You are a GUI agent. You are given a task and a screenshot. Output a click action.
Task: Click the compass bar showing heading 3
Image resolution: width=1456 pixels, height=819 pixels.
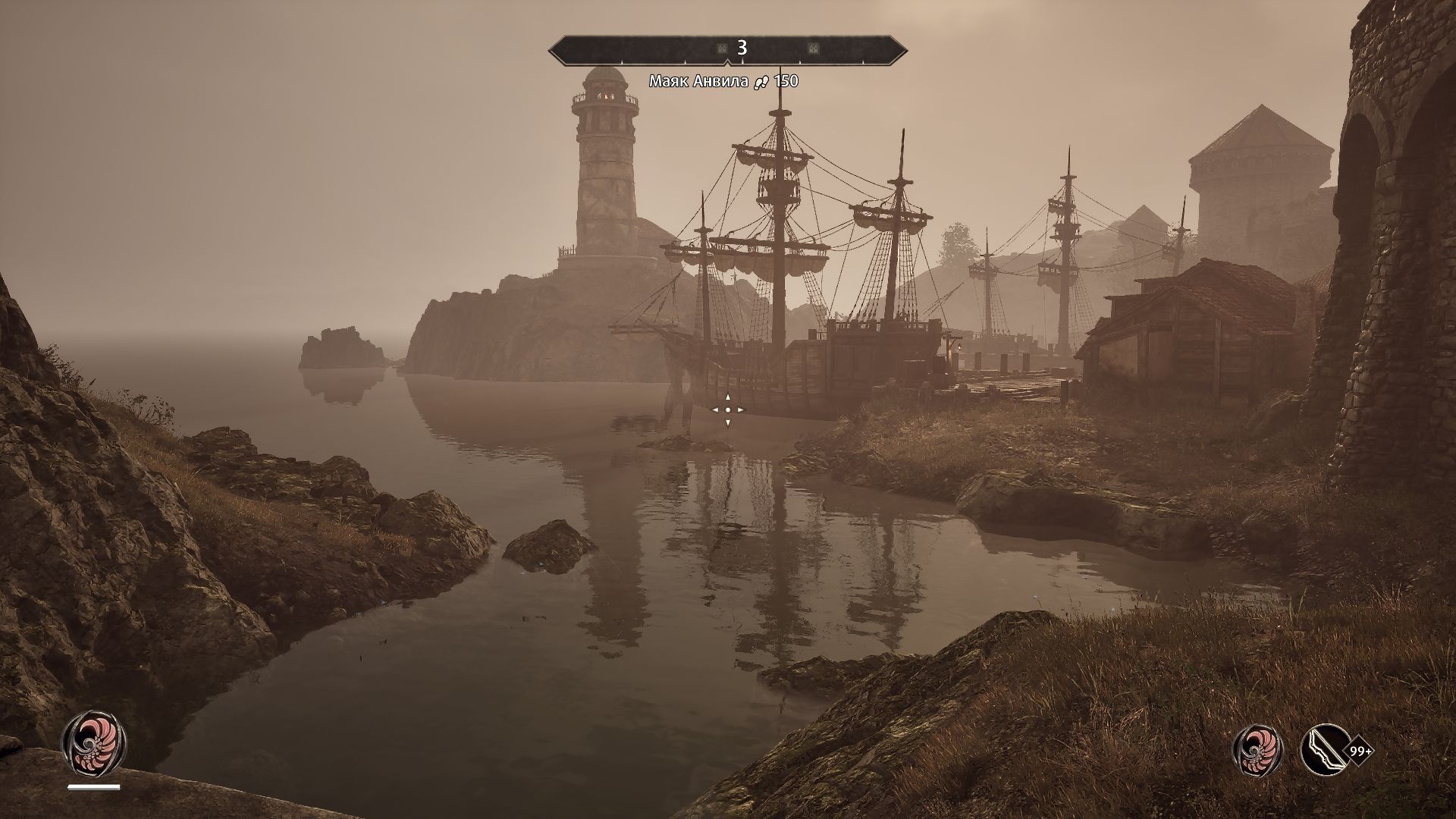(x=728, y=49)
